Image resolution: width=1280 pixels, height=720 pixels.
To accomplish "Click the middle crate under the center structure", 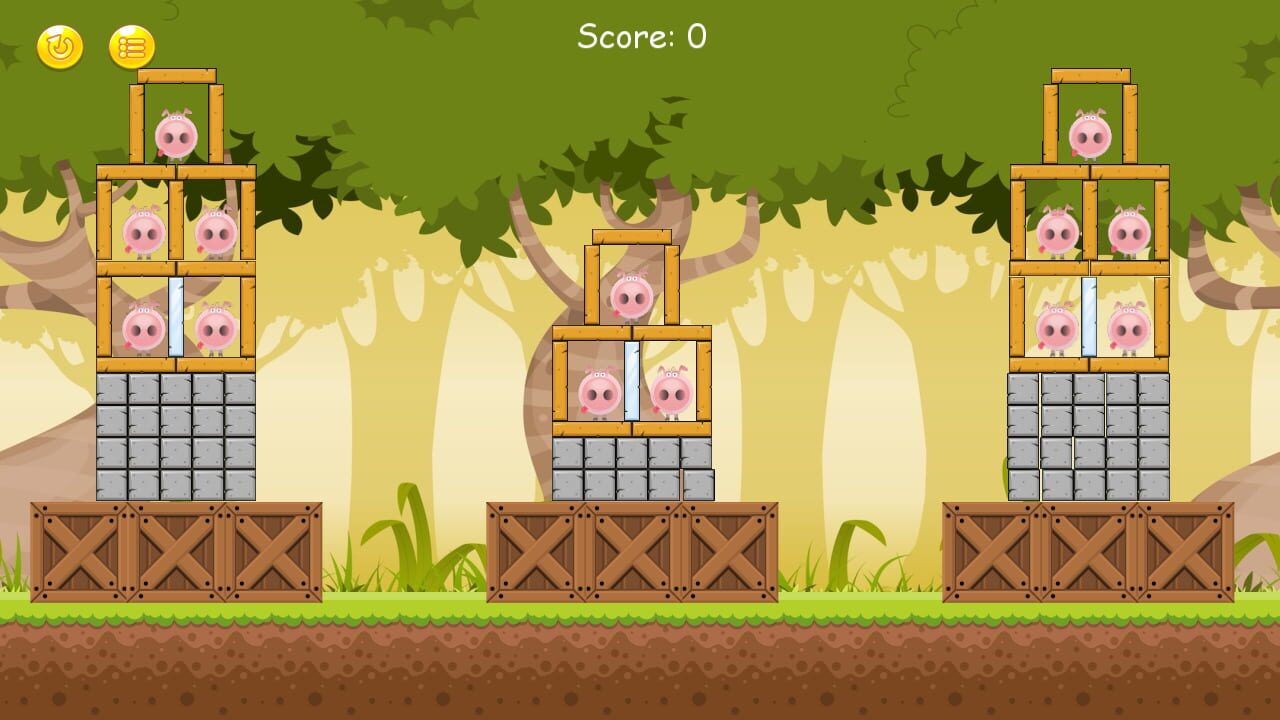I will pos(634,550).
